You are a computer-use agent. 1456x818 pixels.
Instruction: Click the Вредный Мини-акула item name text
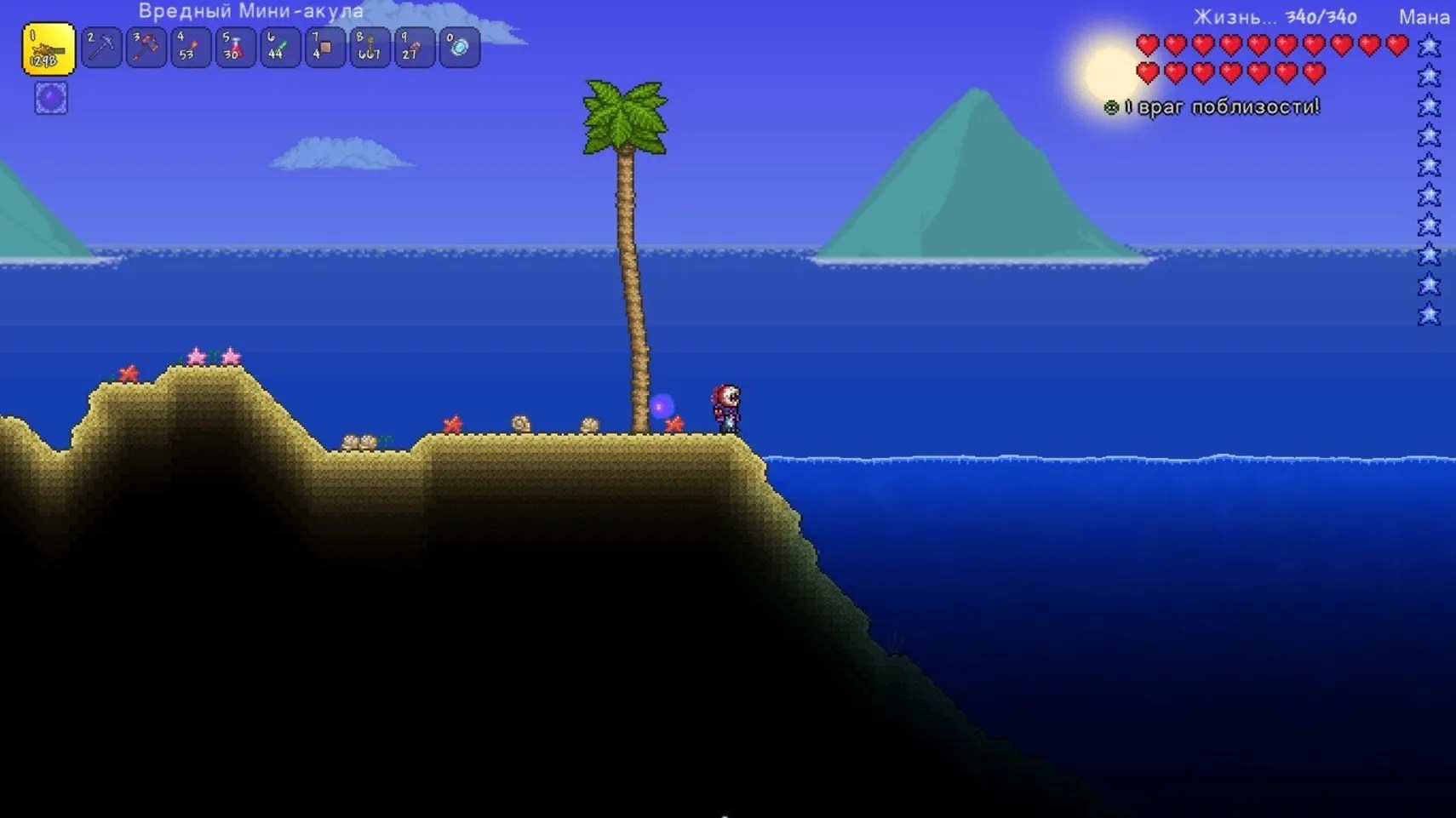(251, 12)
